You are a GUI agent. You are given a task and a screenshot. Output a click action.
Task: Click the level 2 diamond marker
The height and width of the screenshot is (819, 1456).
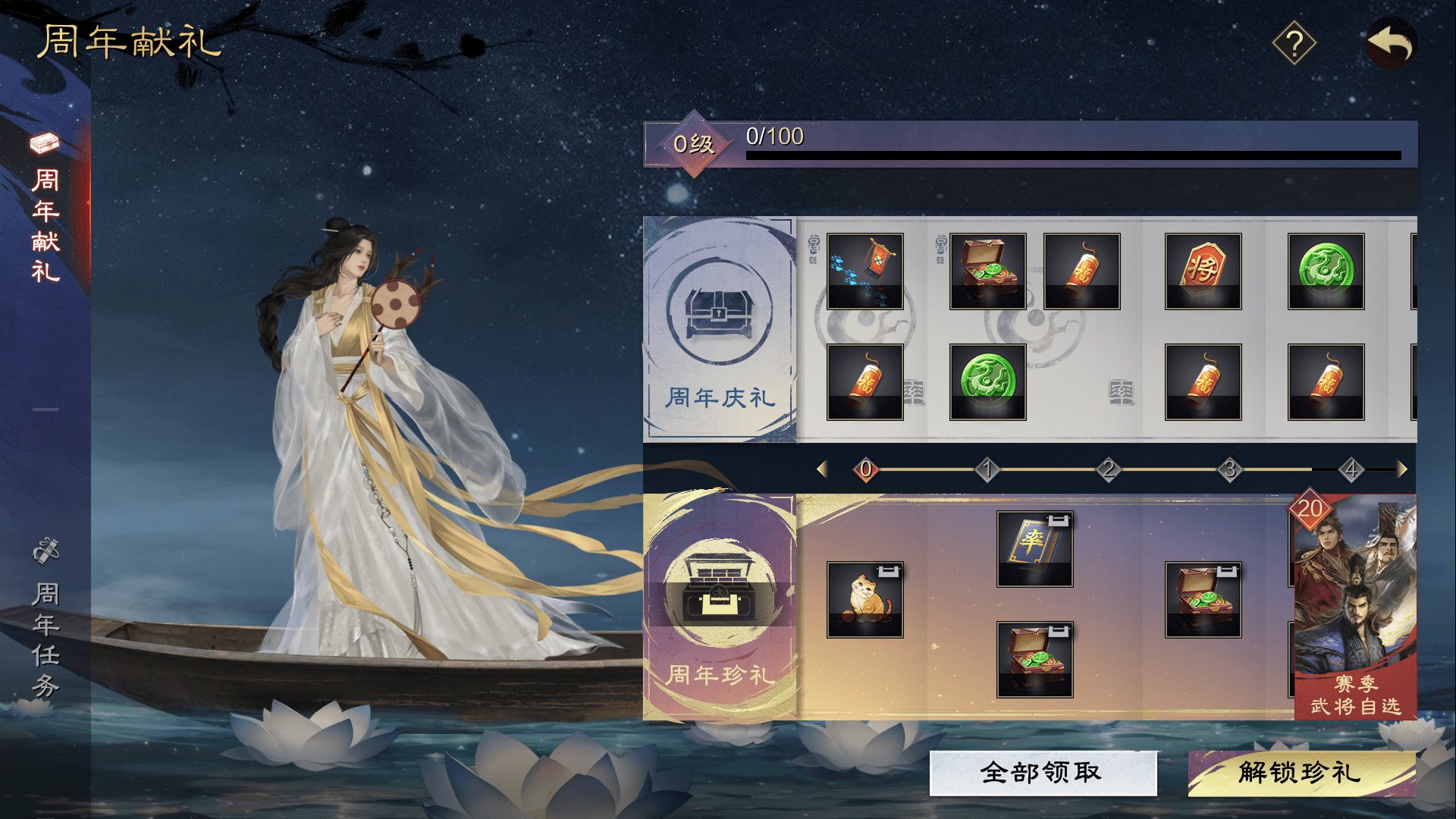point(1109,470)
